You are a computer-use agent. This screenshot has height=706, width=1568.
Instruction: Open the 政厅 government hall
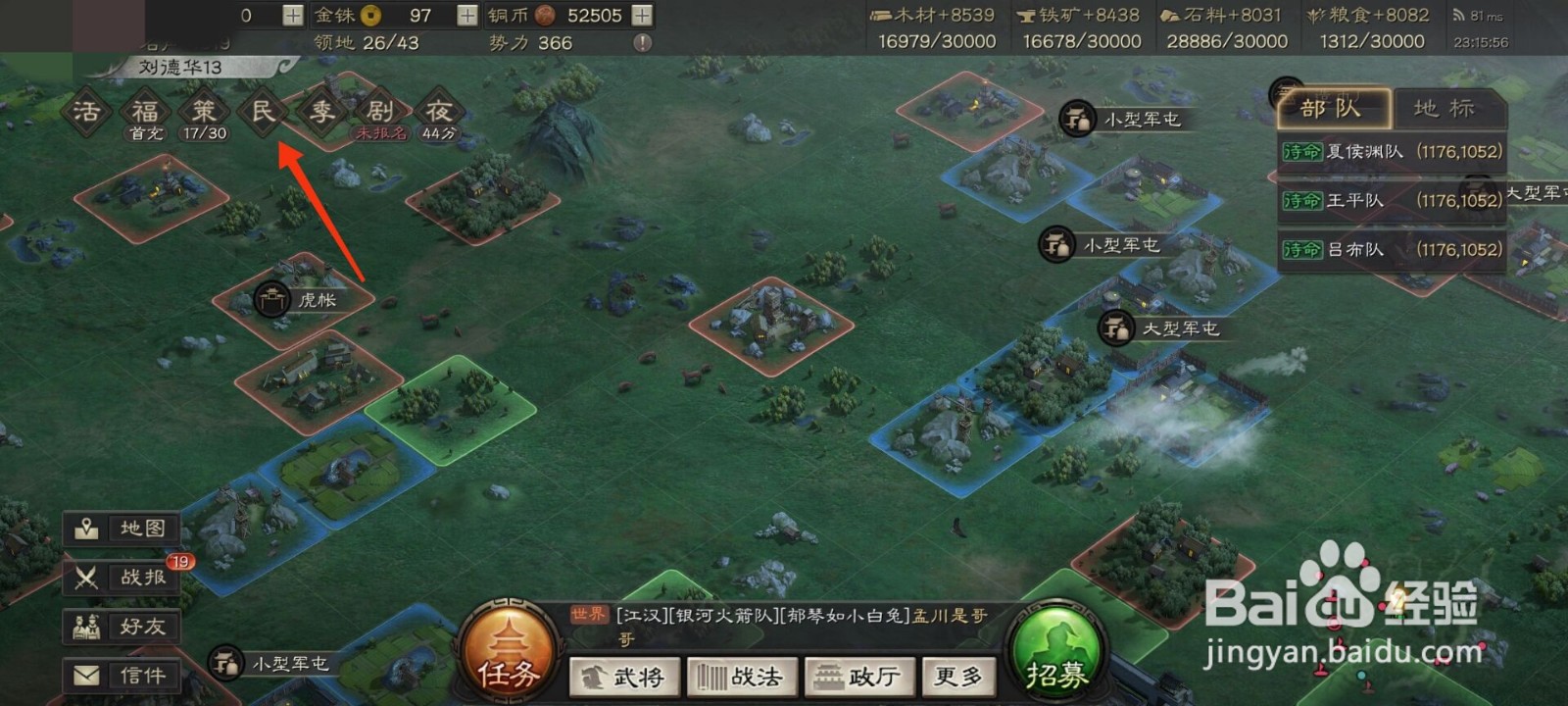859,677
